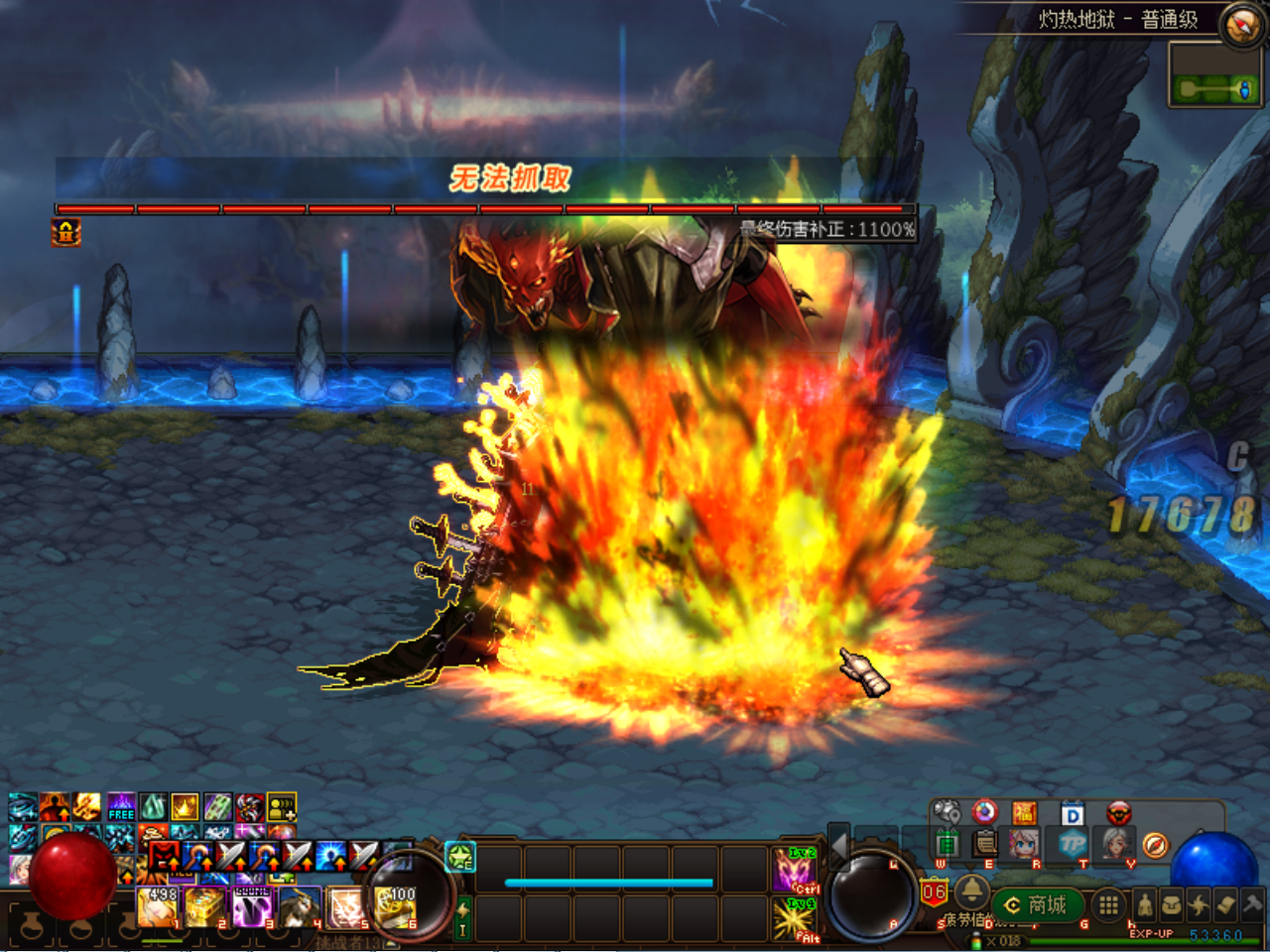Viewport: 1270px width, 952px height.
Task: Click the colorful wheel icon in the top menu row
Action: [x=983, y=812]
